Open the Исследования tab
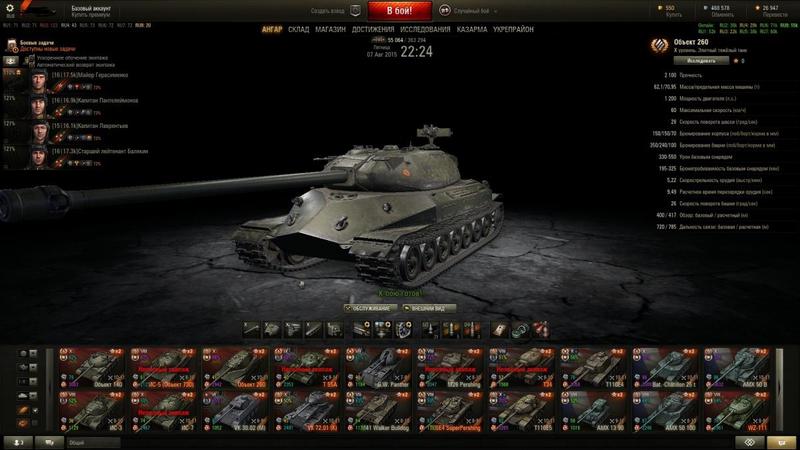 [425, 30]
